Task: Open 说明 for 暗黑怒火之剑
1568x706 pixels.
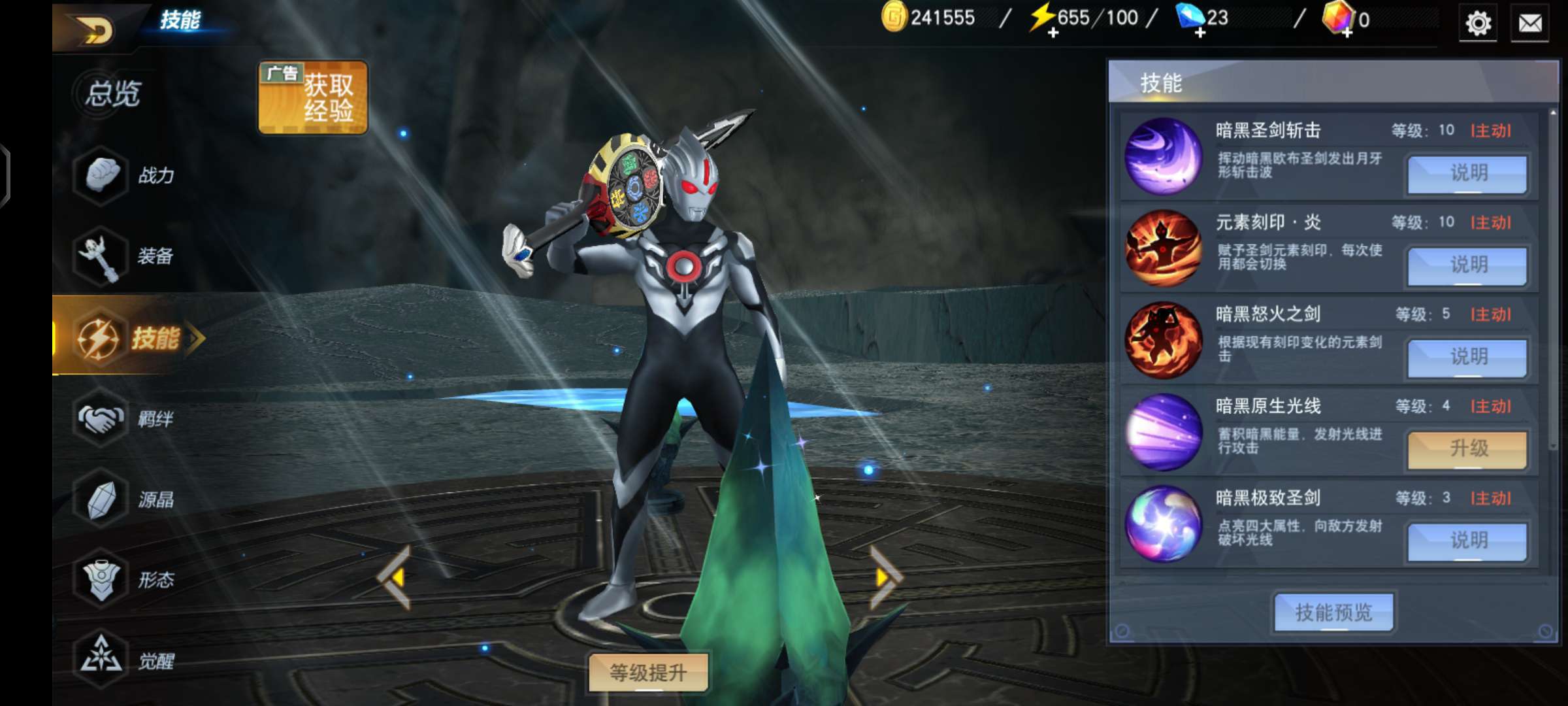Action: (x=1467, y=358)
